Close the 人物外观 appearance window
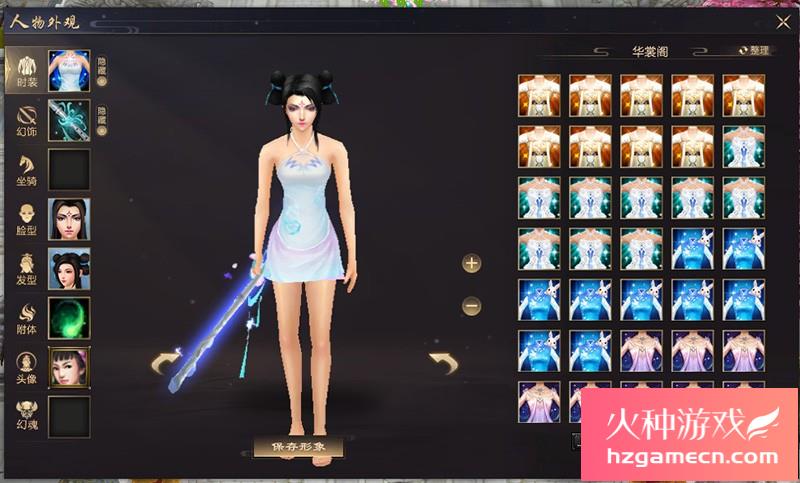Image resolution: width=800 pixels, height=483 pixels. click(x=782, y=22)
